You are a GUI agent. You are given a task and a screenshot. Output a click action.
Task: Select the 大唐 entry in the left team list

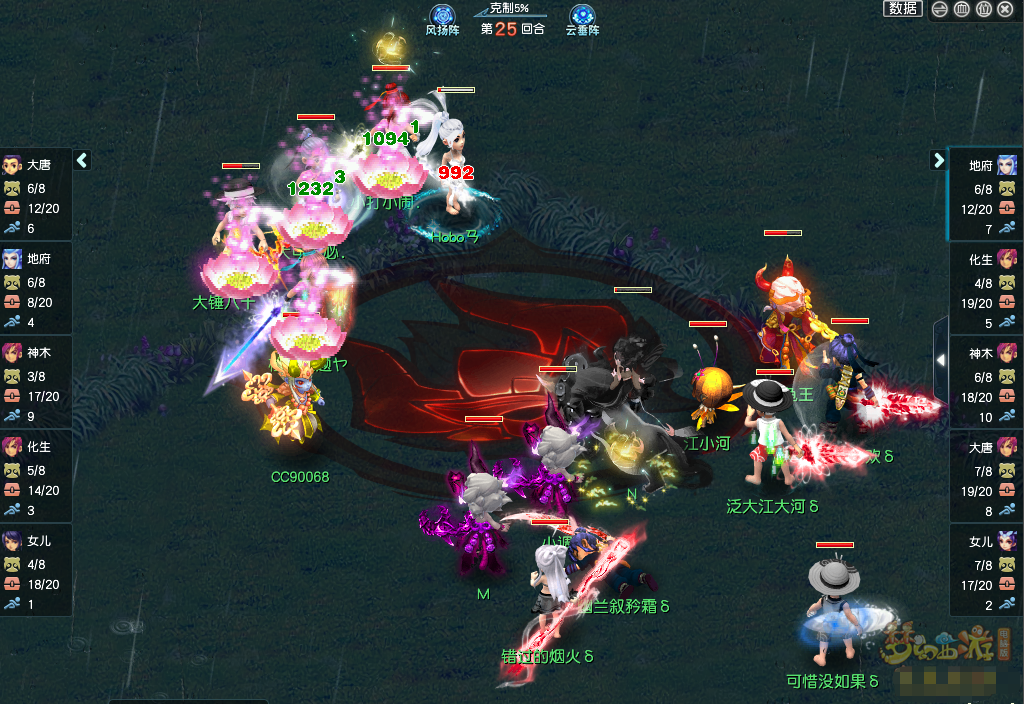36,194
